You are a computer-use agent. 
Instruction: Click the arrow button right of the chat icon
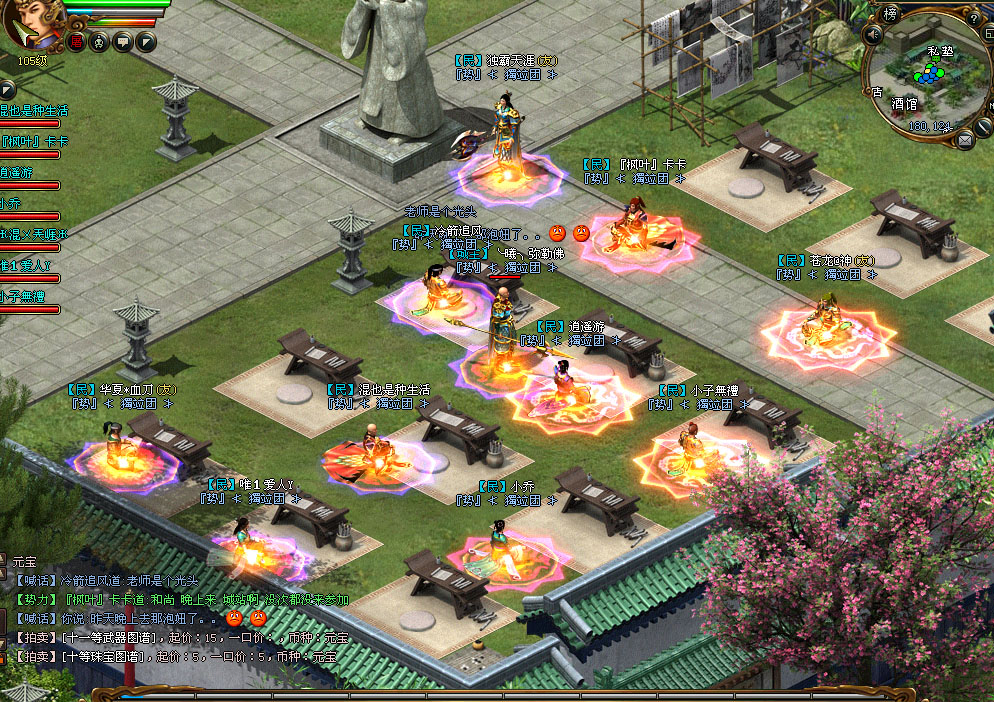pos(146,41)
